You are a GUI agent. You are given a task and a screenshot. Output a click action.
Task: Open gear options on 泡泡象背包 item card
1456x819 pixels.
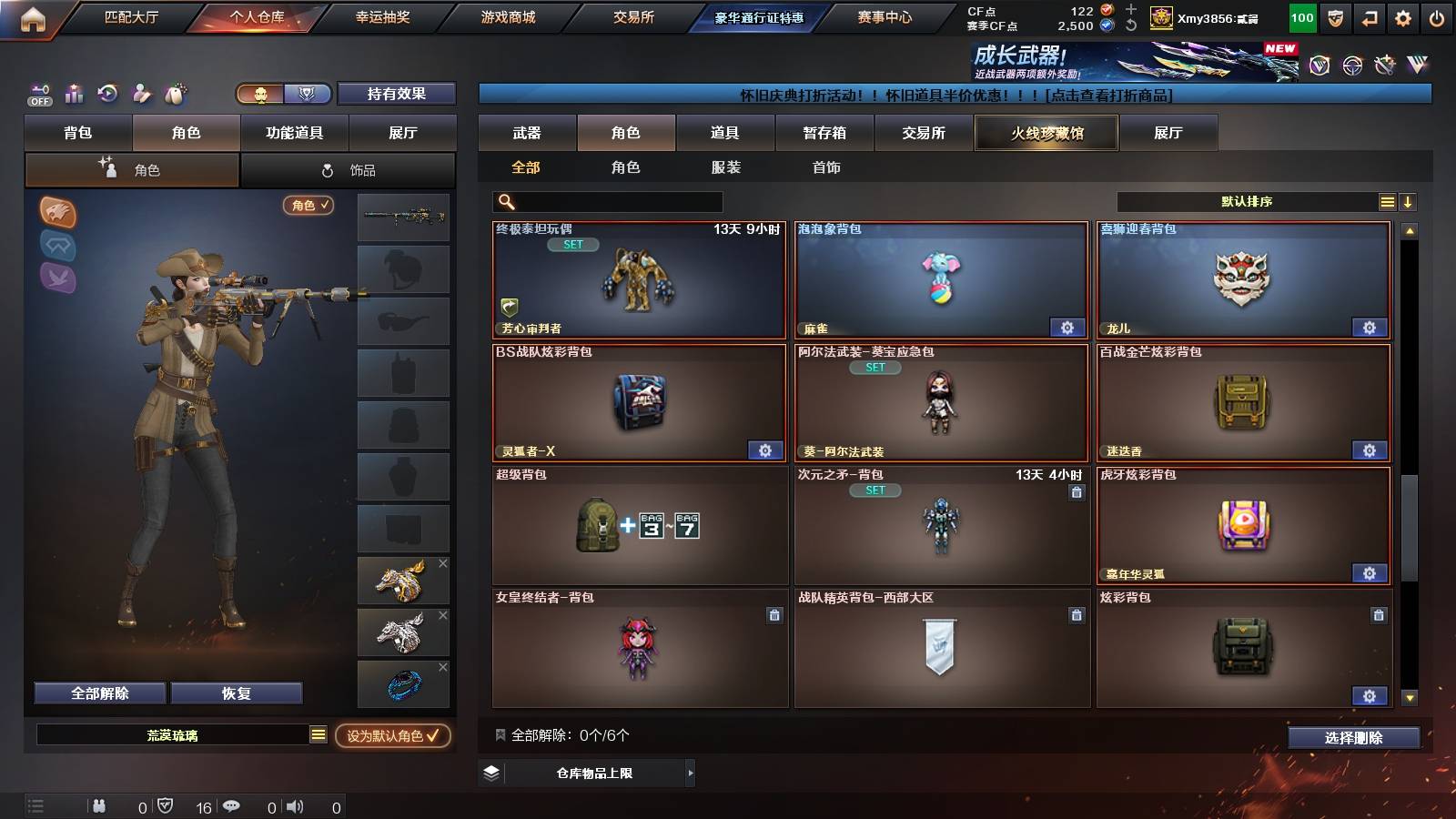1067,326
